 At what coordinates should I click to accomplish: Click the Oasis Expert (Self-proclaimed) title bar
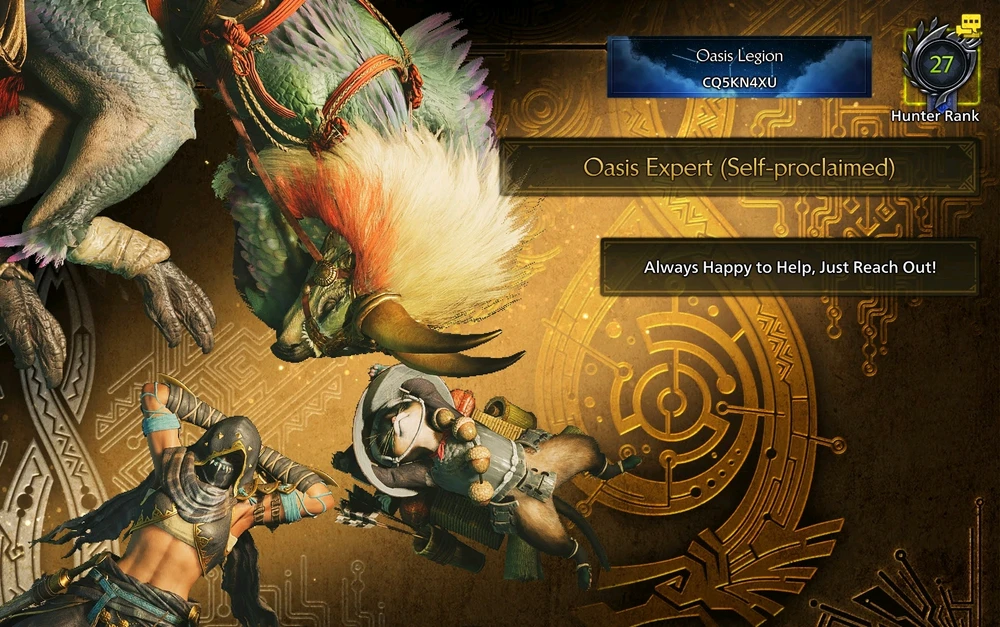[739, 167]
